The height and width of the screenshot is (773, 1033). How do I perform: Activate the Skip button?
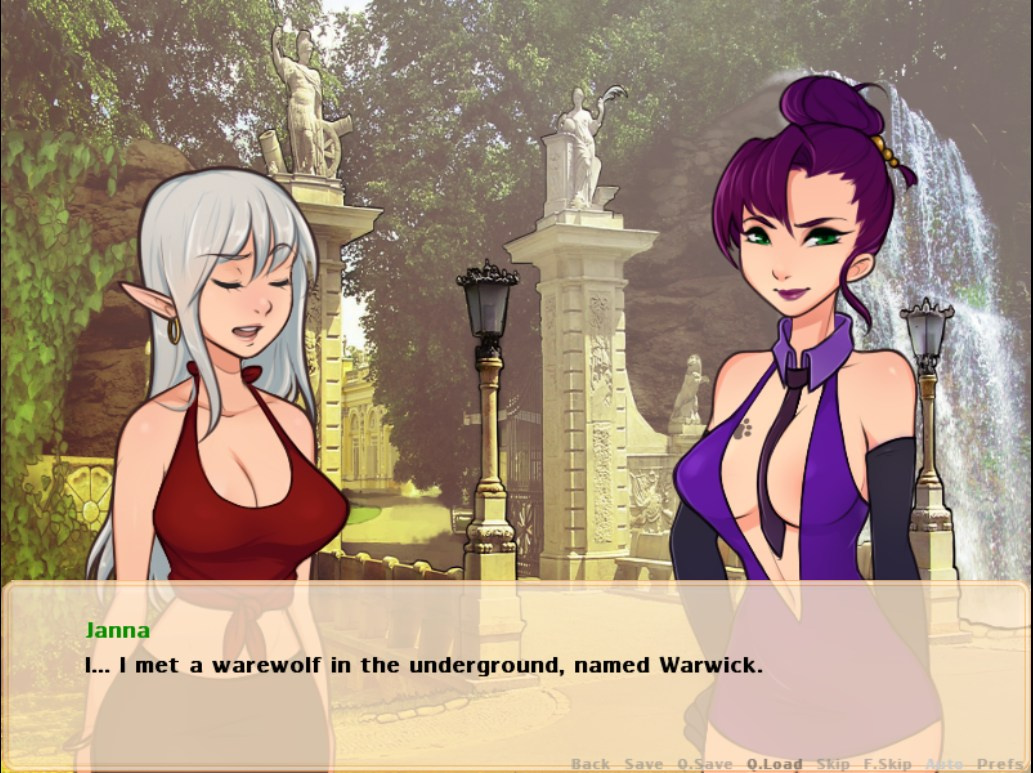pos(833,764)
